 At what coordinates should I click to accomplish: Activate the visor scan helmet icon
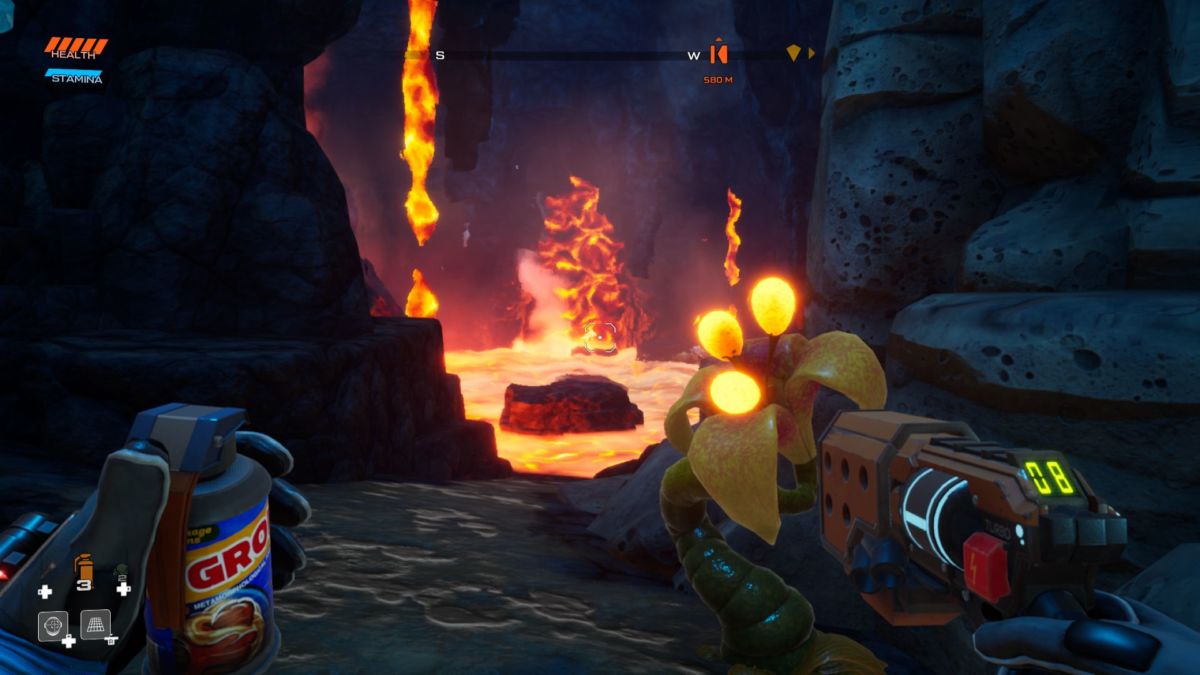pyautogui.click(x=52, y=624)
